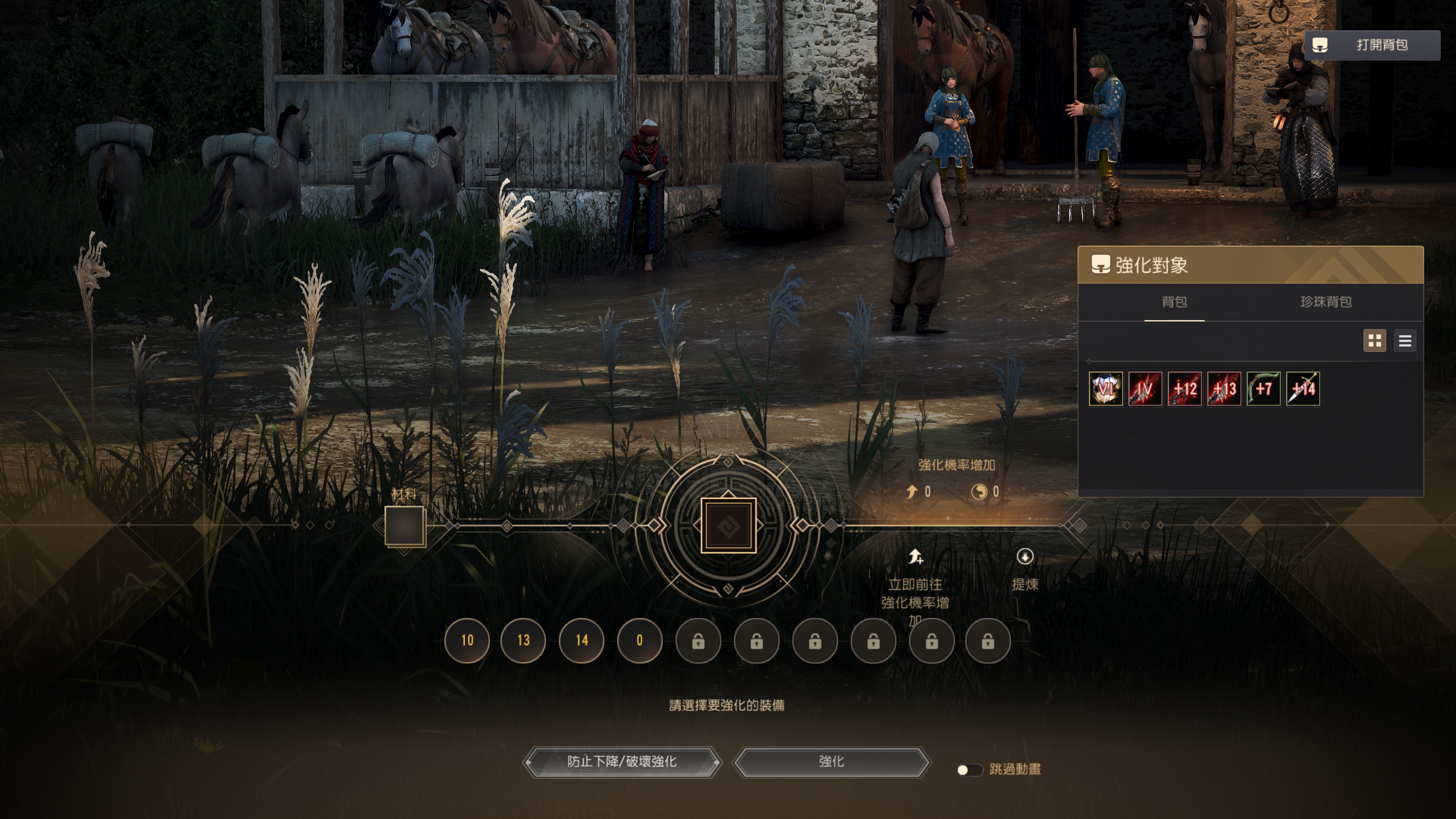
Task: Select the +7 green bow item
Action: [x=1263, y=389]
